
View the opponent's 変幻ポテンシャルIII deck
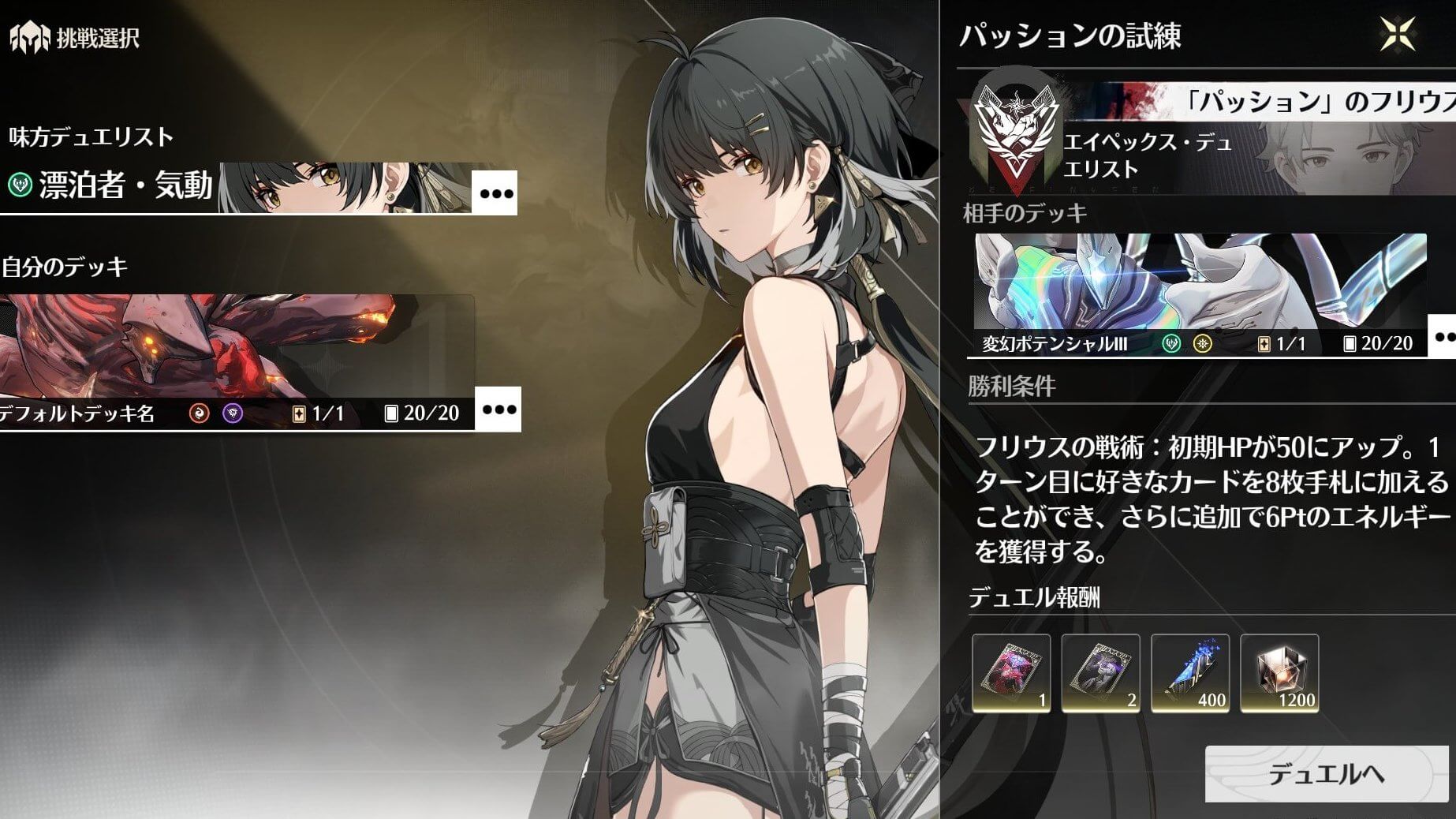click(1199, 294)
